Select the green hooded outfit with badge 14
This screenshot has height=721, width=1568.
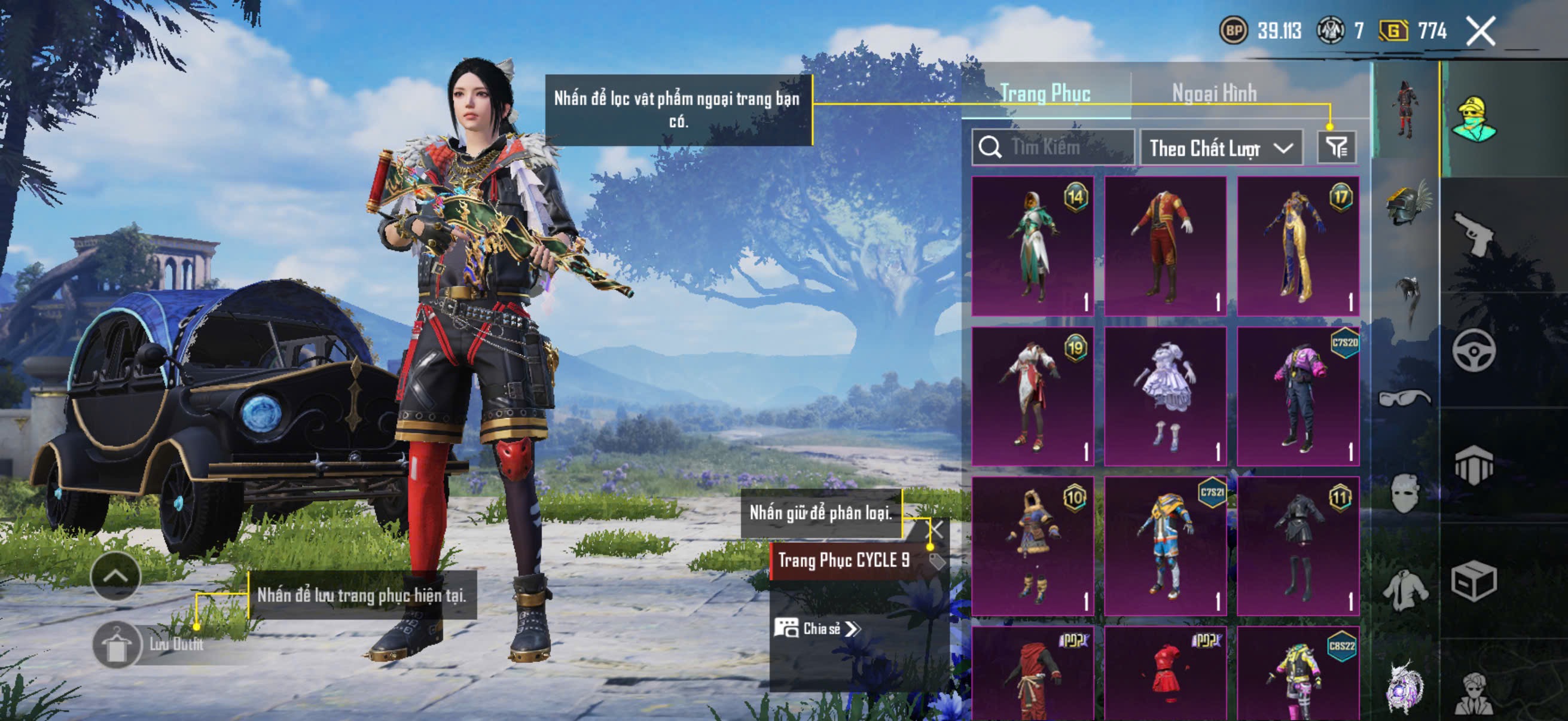(1032, 246)
